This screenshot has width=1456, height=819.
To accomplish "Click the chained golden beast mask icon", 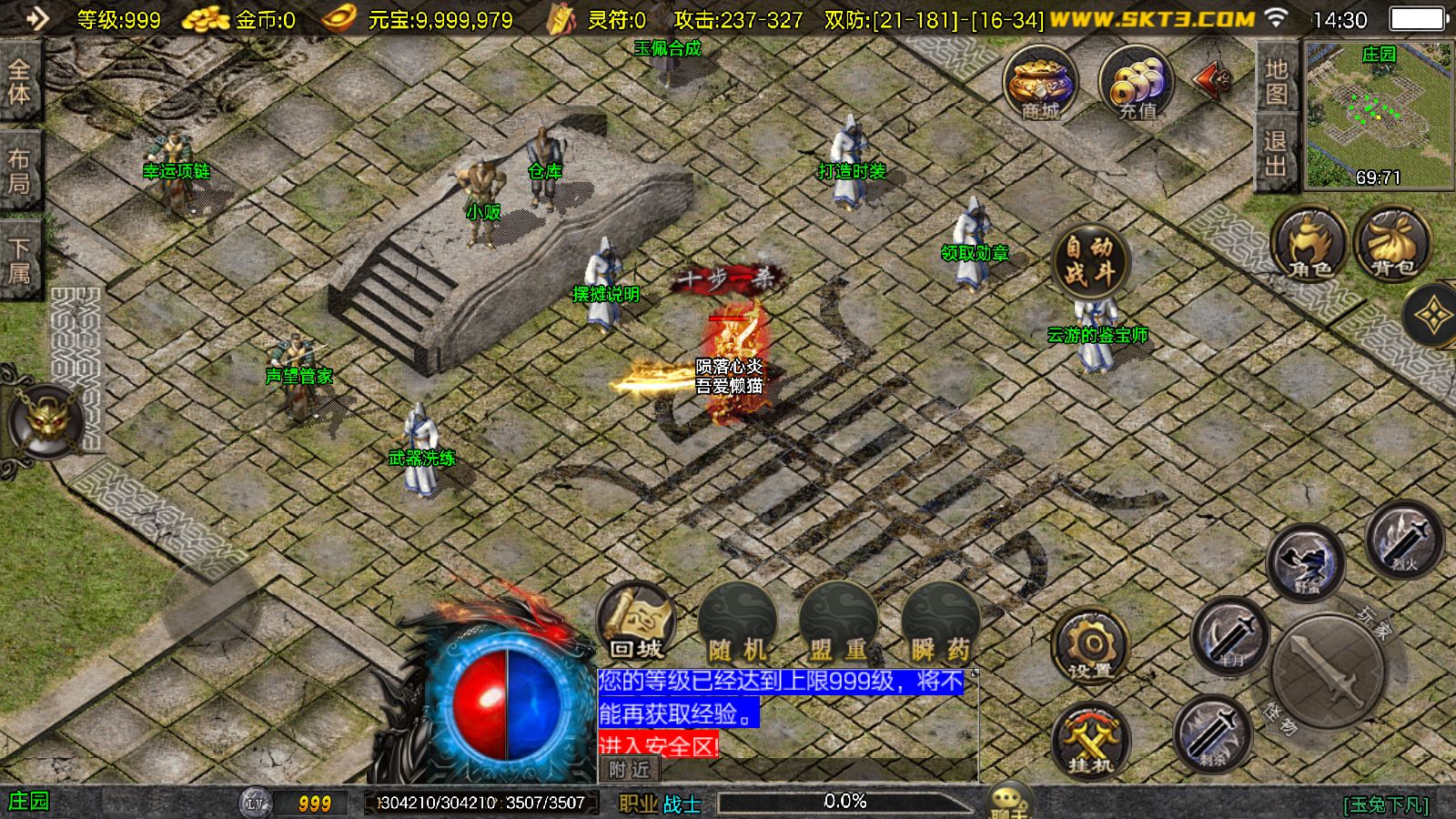I will (45, 422).
